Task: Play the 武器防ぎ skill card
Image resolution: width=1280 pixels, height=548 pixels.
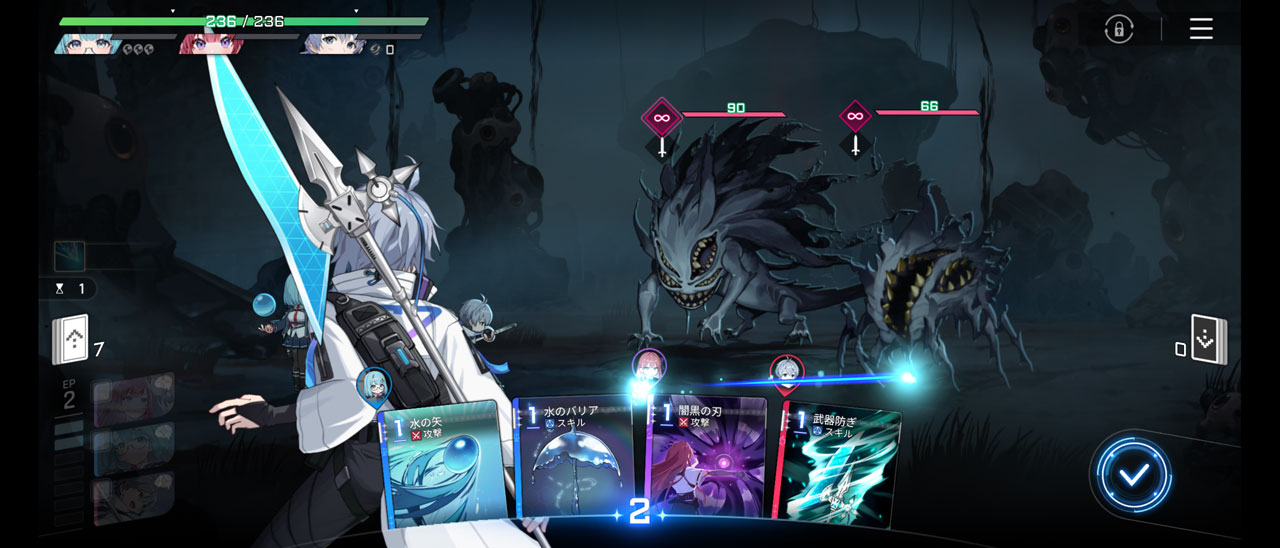Action: coord(840,462)
